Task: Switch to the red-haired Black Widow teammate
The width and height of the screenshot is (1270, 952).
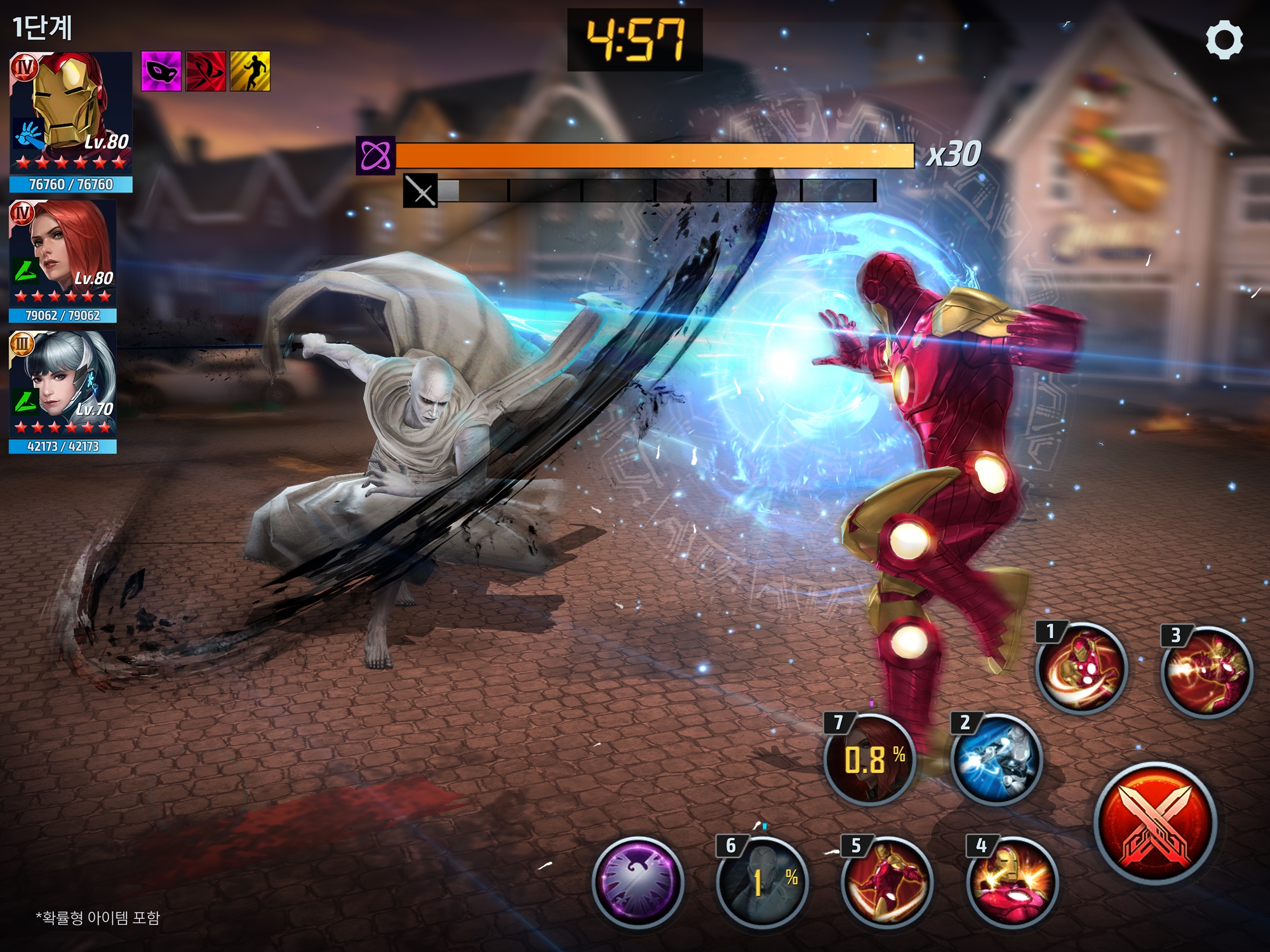Action: [x=62, y=253]
